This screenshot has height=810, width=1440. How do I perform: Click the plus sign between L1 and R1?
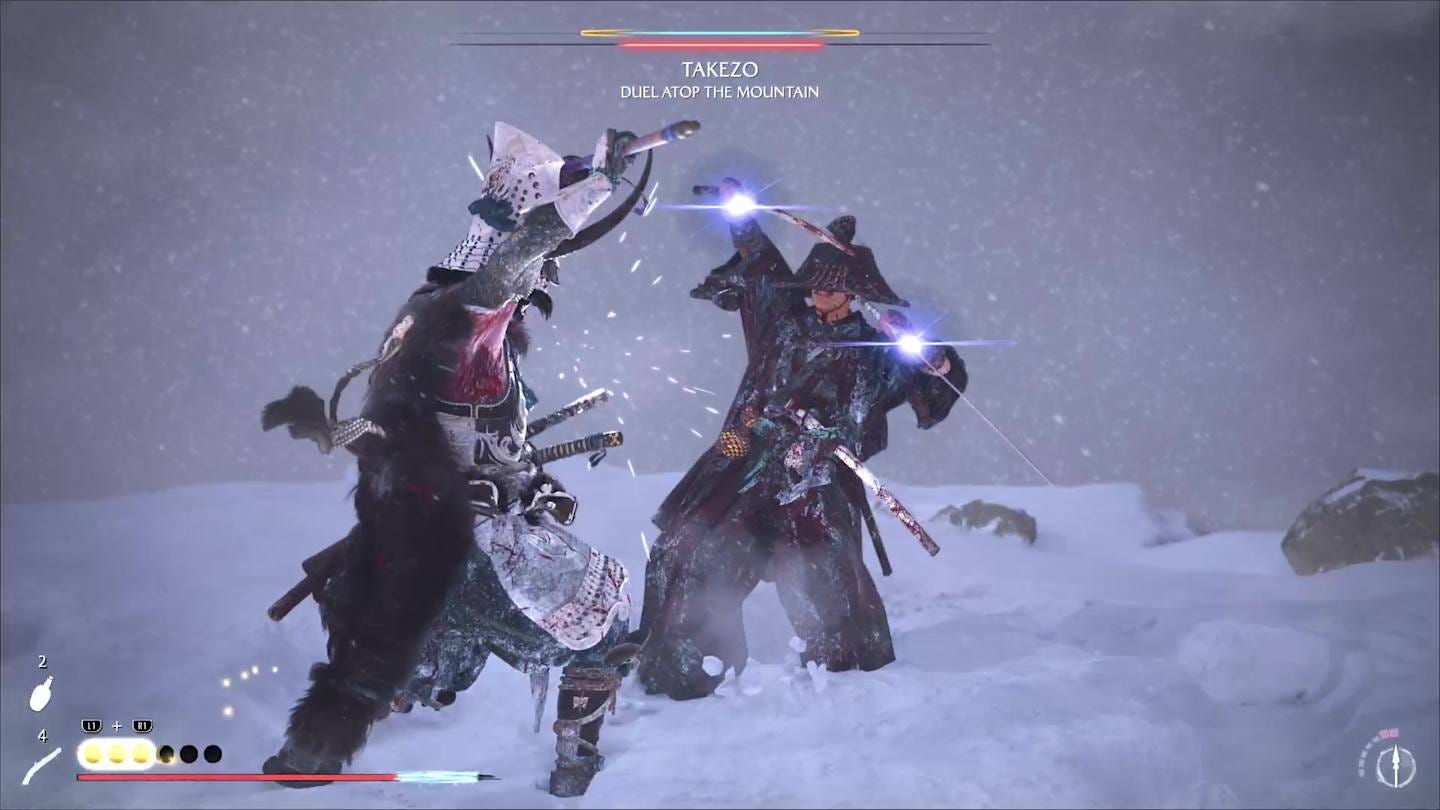click(117, 726)
